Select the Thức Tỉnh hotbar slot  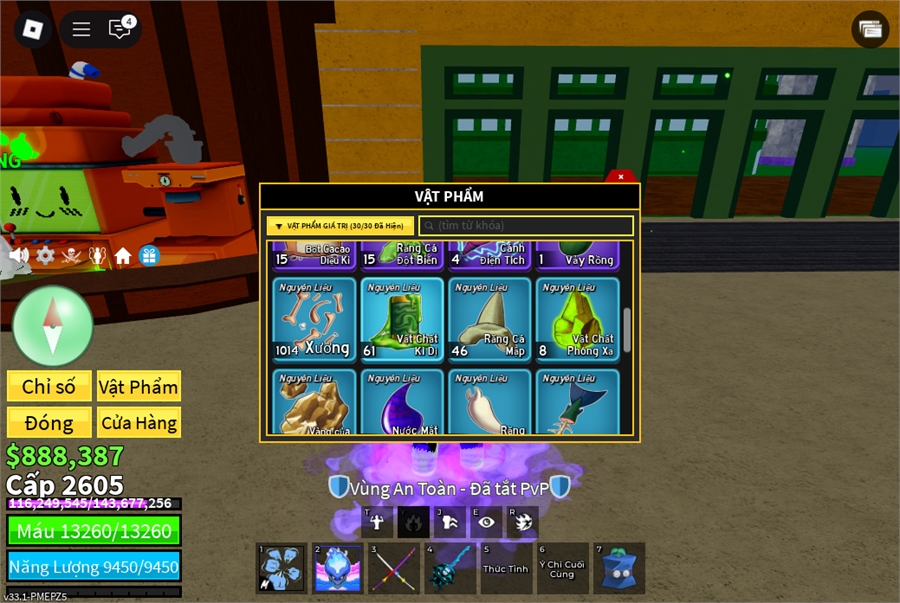[x=506, y=569]
